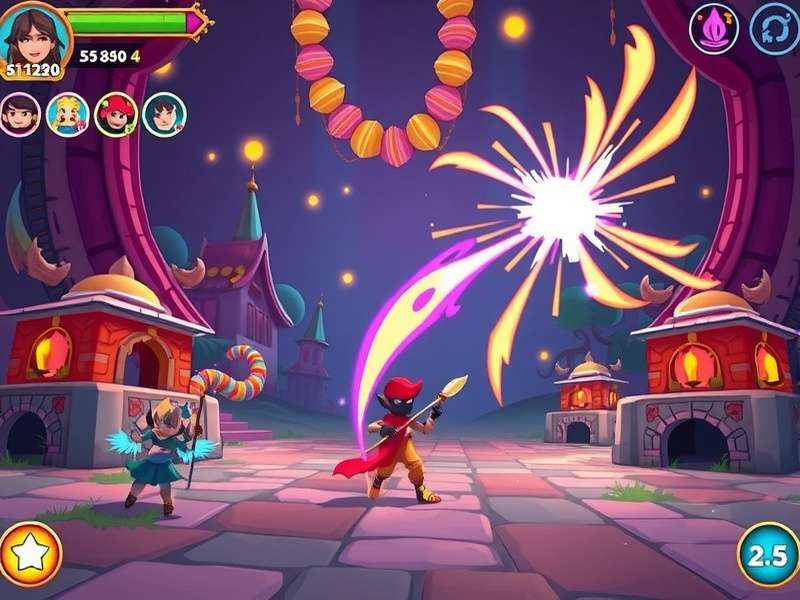The width and height of the screenshot is (800, 600).
Task: Select the dark-haired bearded party member portrait
Action: point(20,114)
